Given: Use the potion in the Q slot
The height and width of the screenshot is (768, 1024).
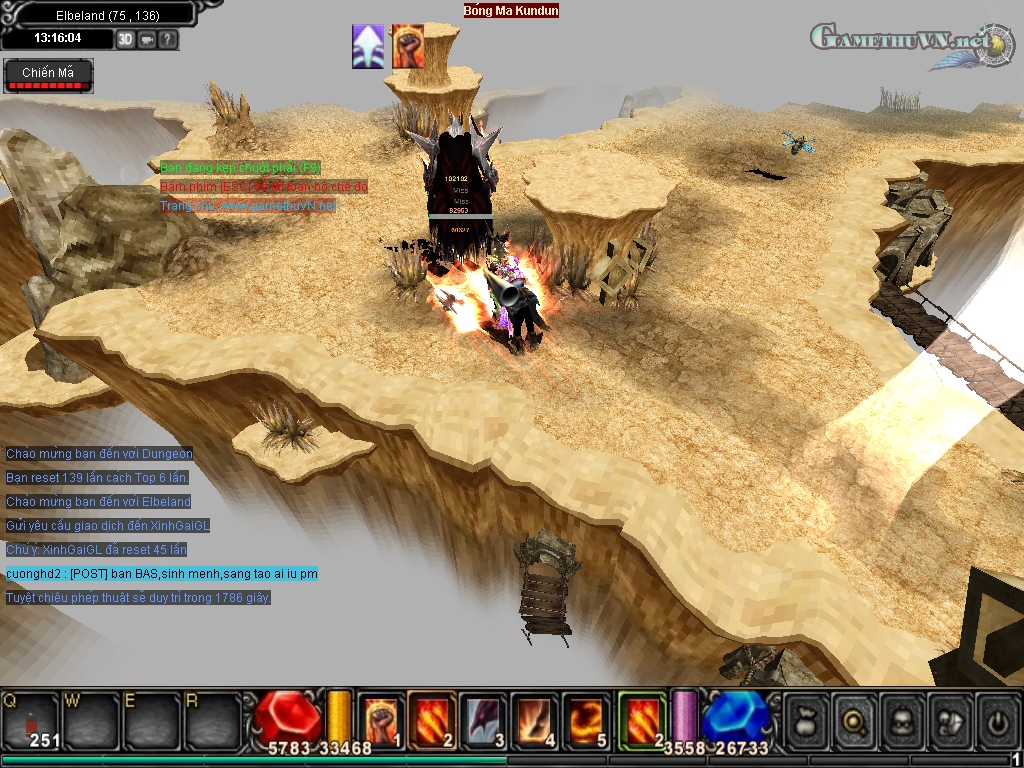Looking at the screenshot, I should coord(29,720).
